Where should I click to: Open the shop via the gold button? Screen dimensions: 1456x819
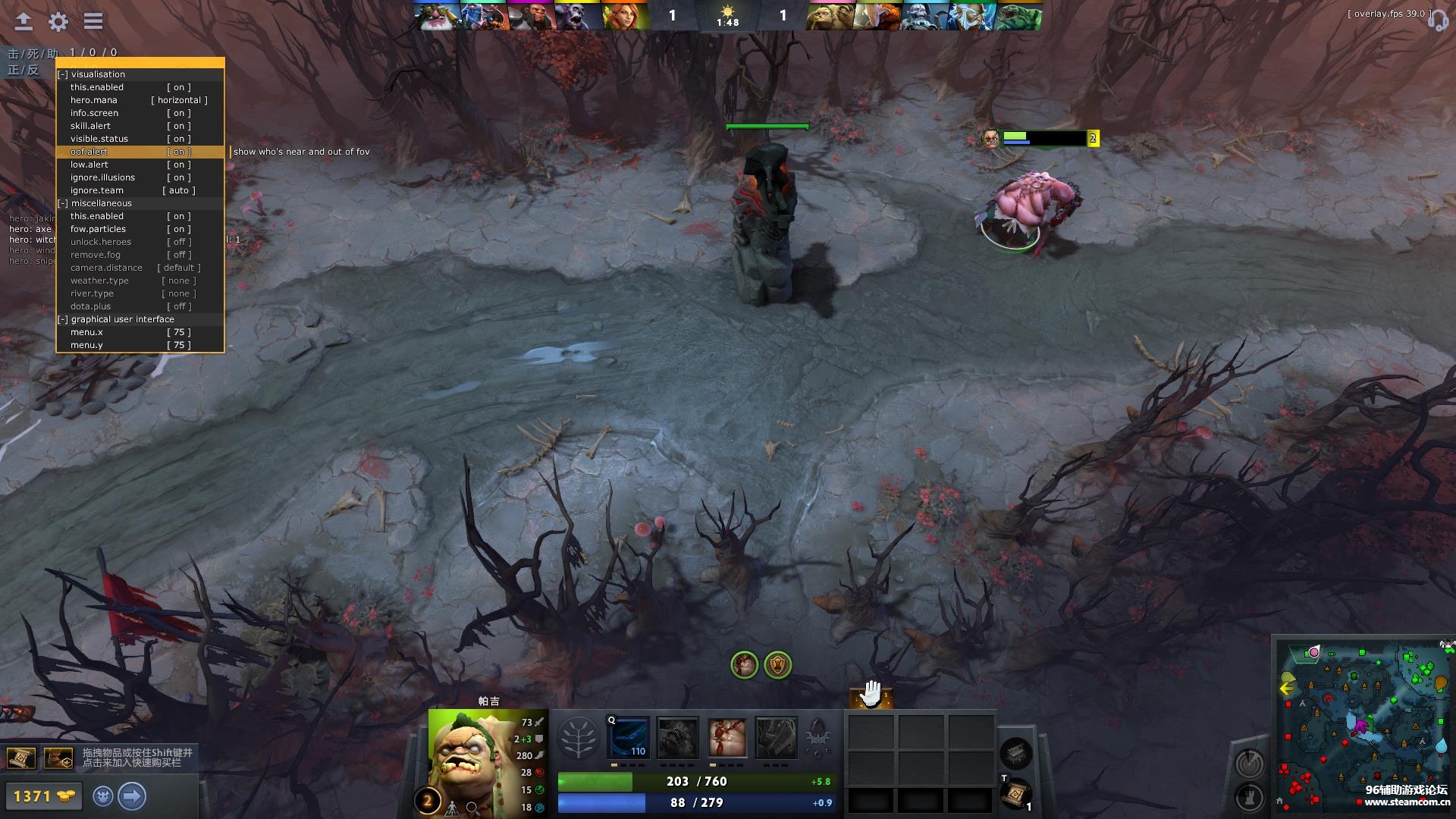[x=42, y=796]
